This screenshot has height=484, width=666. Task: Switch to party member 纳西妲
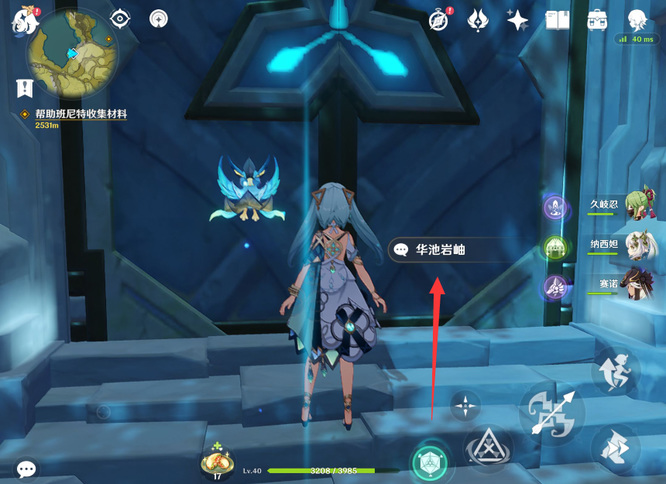tap(640, 246)
